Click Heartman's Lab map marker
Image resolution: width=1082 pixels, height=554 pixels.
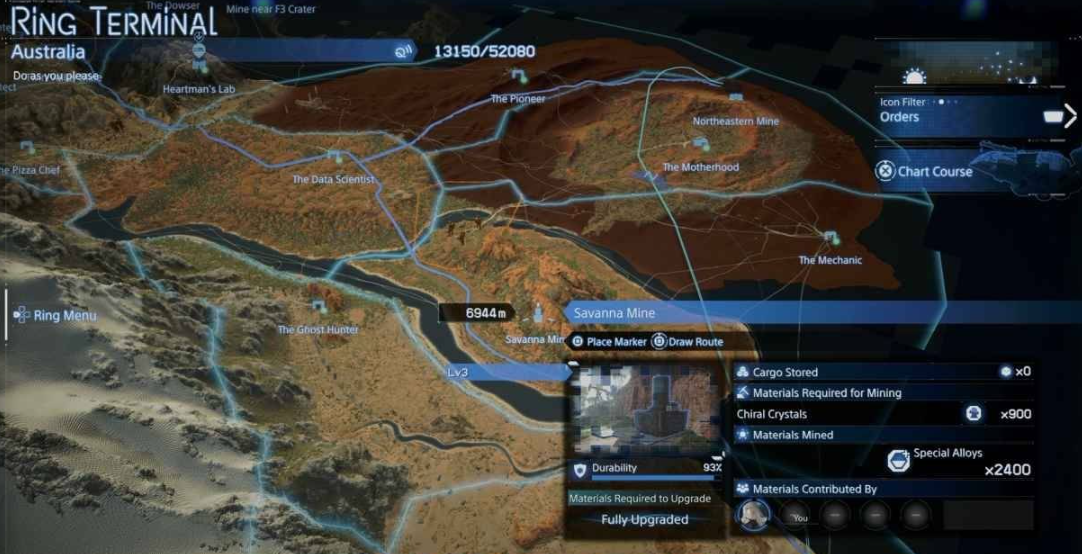click(x=198, y=65)
